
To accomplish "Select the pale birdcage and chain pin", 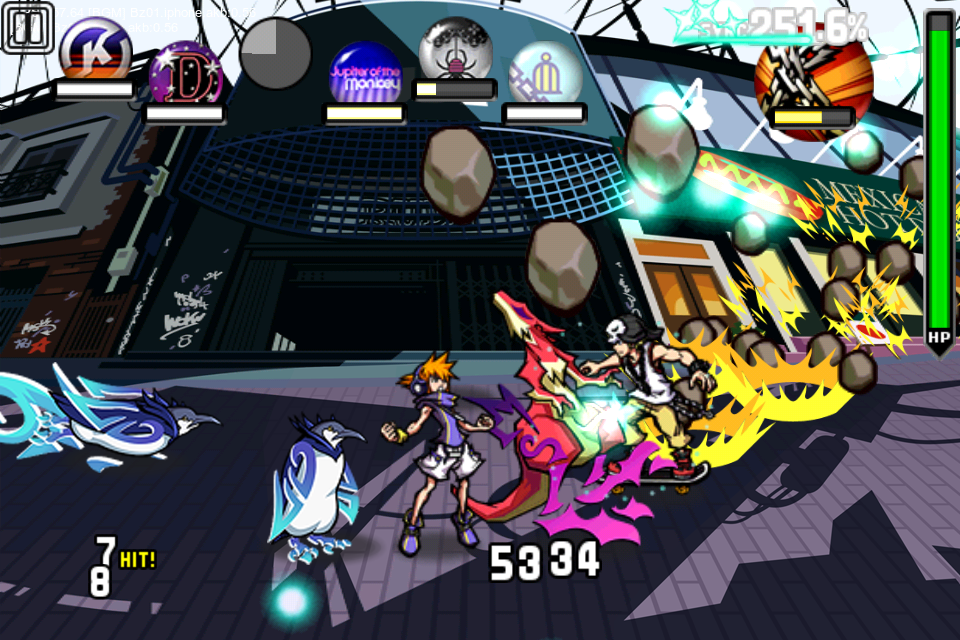I will pyautogui.click(x=545, y=73).
